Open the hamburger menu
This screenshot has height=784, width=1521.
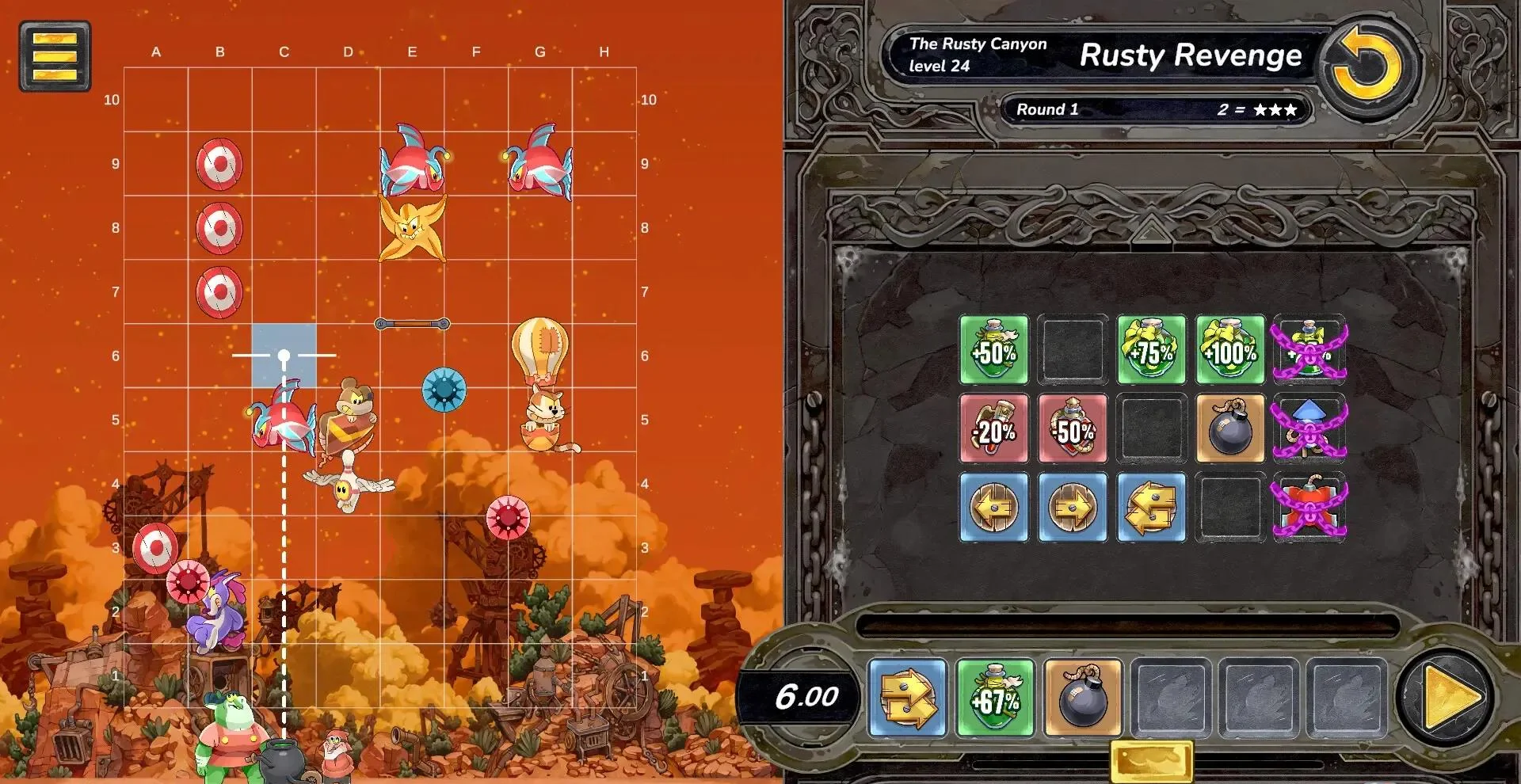(55, 56)
